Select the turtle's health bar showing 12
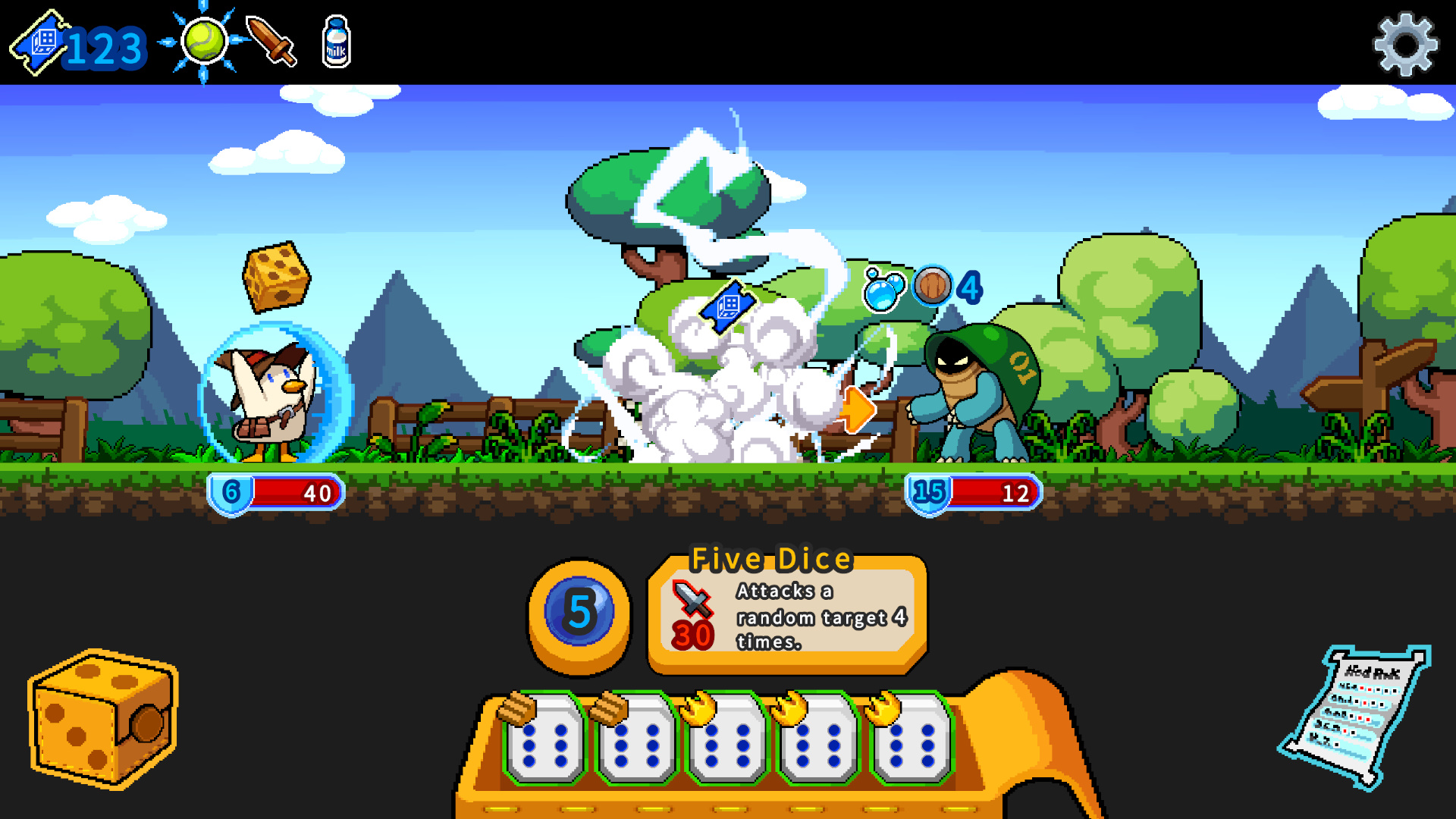Screen dimensions: 1456x819 click(x=974, y=493)
